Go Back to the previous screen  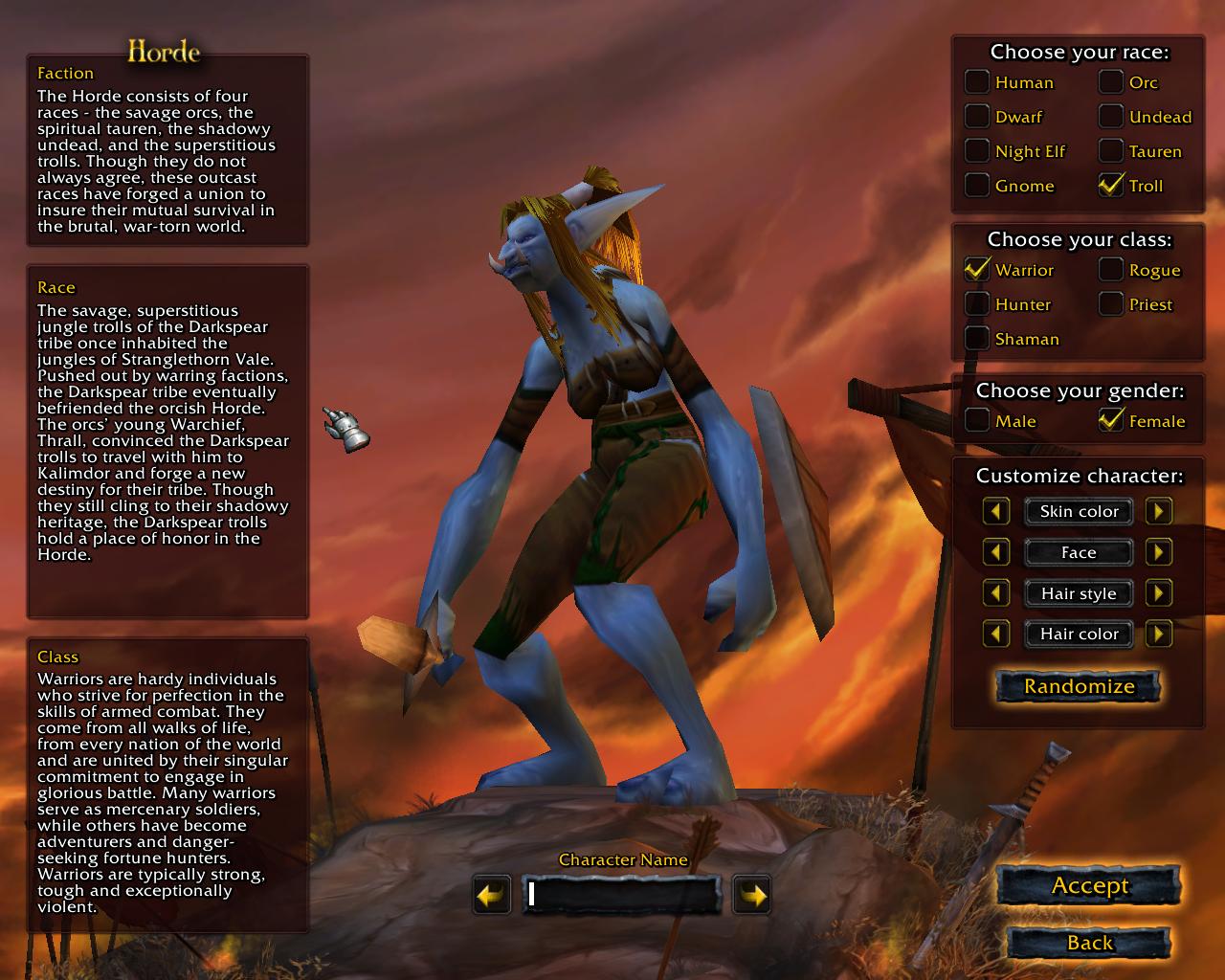pyautogui.click(x=1089, y=943)
